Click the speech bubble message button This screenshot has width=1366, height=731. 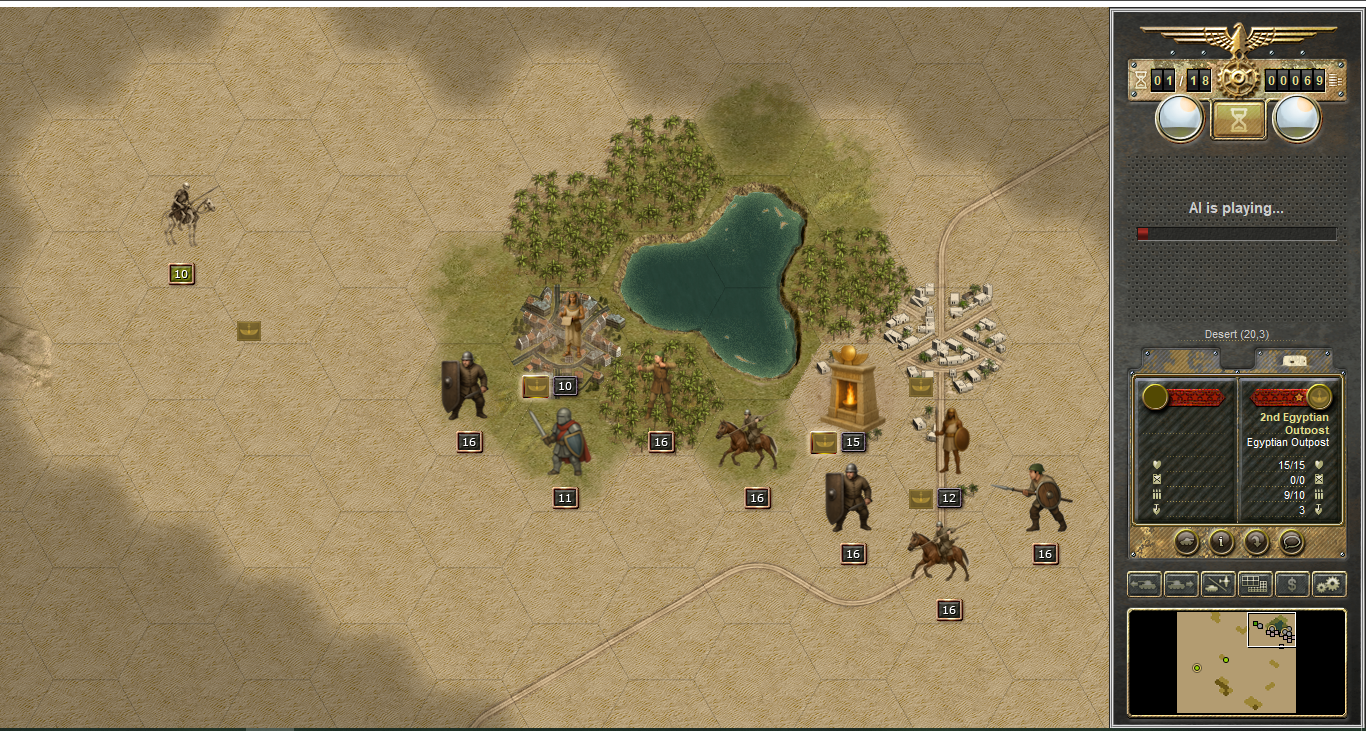click(1291, 541)
